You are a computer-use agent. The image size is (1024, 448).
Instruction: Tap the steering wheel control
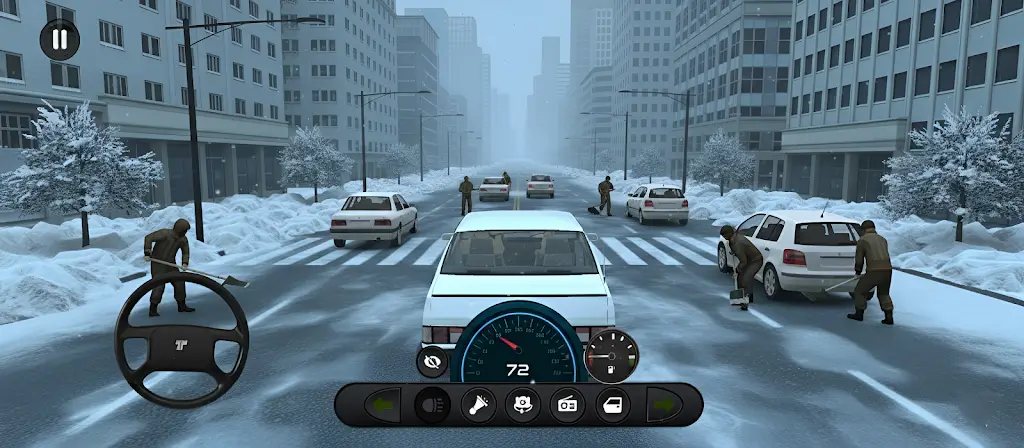[x=181, y=340]
